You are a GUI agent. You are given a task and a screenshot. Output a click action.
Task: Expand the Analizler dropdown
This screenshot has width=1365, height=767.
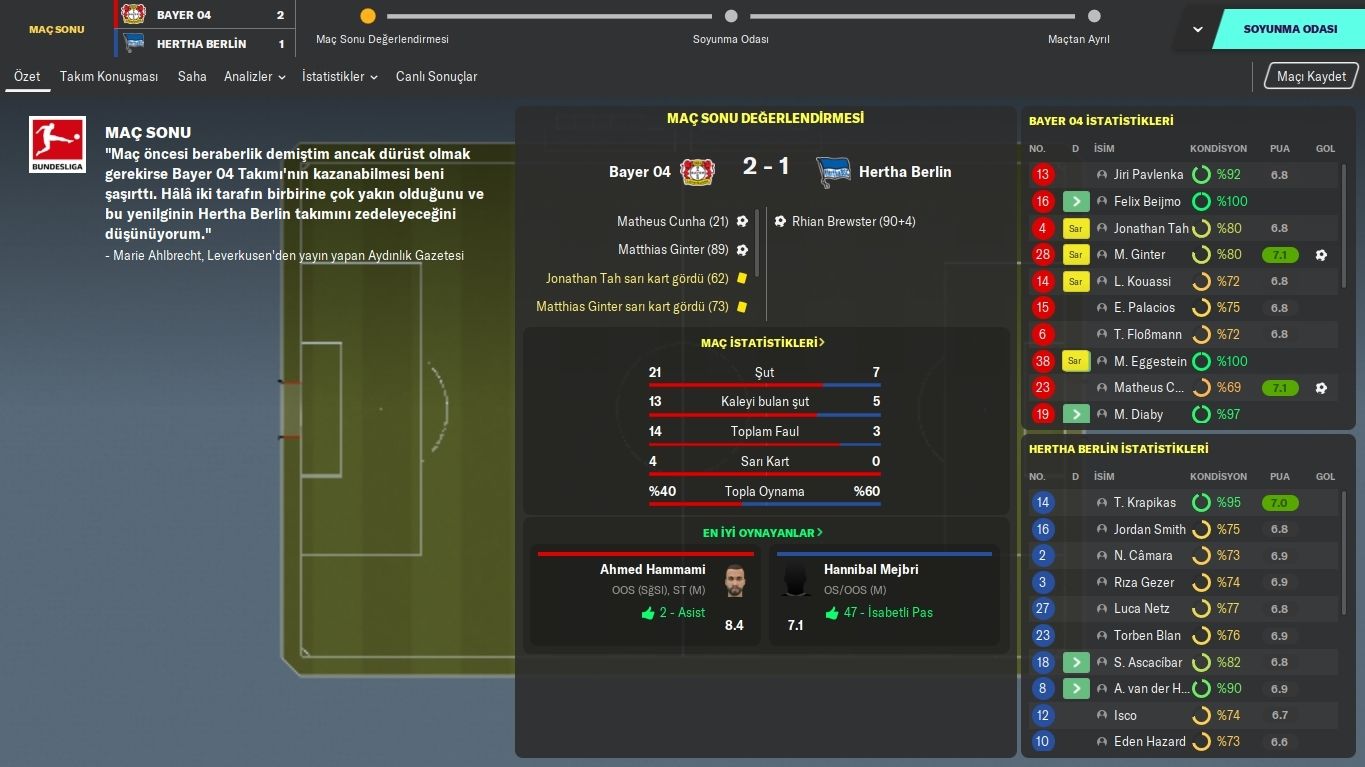[254, 76]
